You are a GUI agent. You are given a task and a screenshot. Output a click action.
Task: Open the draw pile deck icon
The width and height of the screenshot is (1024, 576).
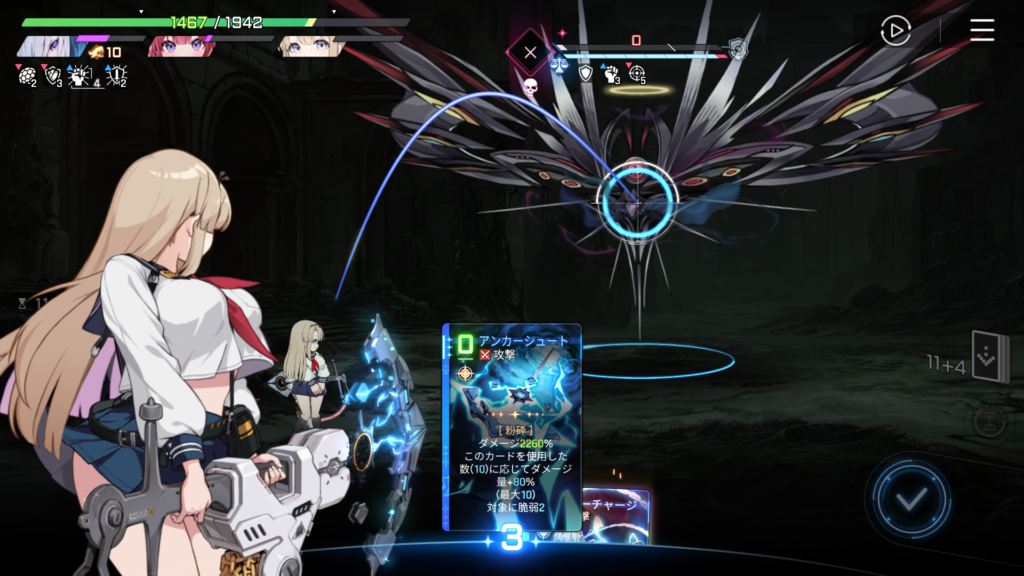click(x=990, y=358)
